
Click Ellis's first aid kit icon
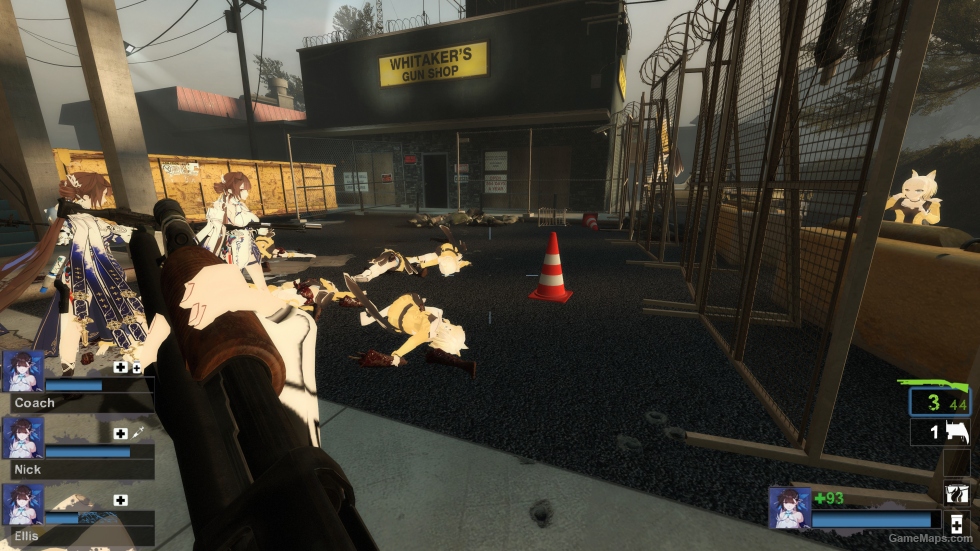(121, 500)
